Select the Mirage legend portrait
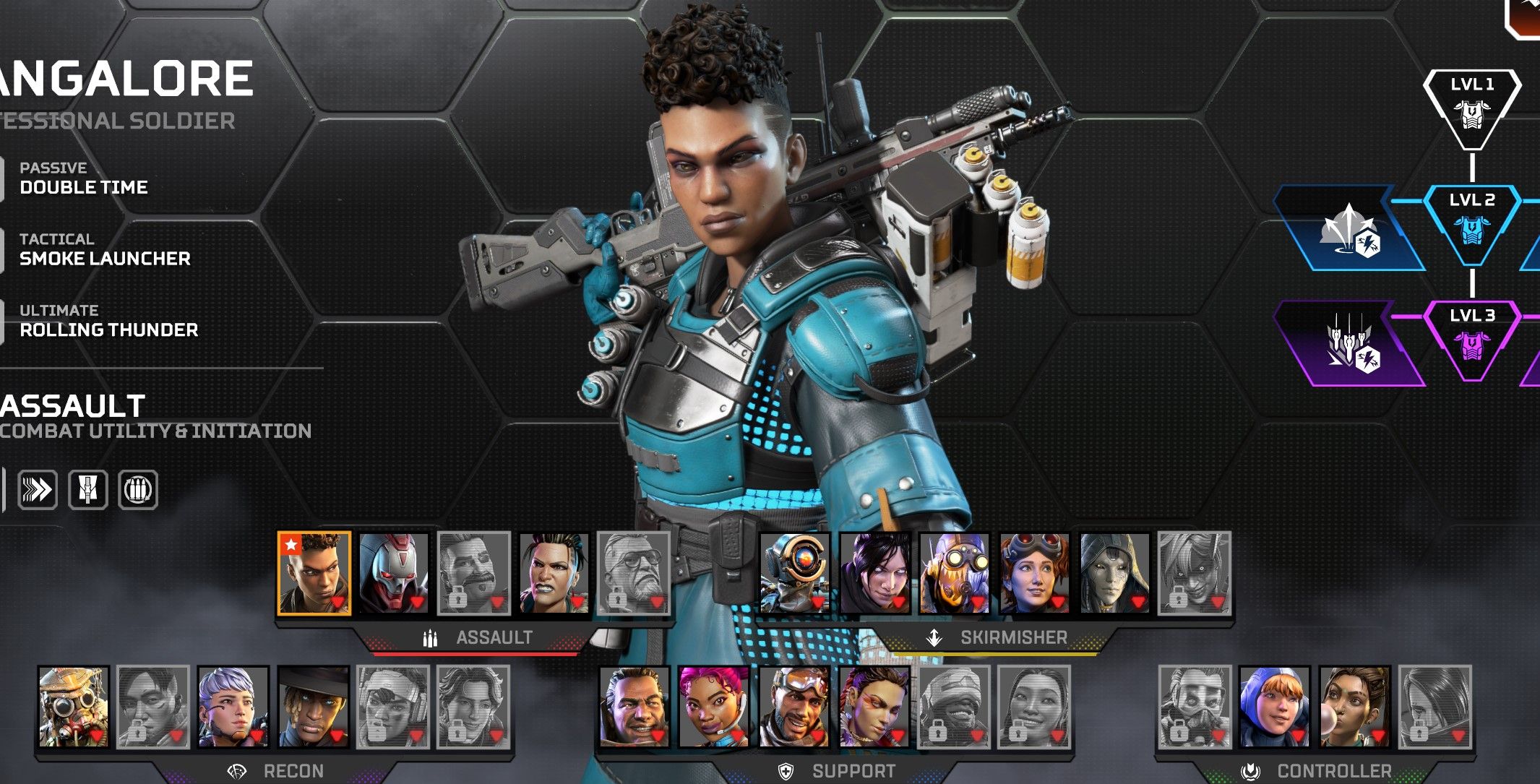The height and width of the screenshot is (784, 1540). (x=794, y=706)
